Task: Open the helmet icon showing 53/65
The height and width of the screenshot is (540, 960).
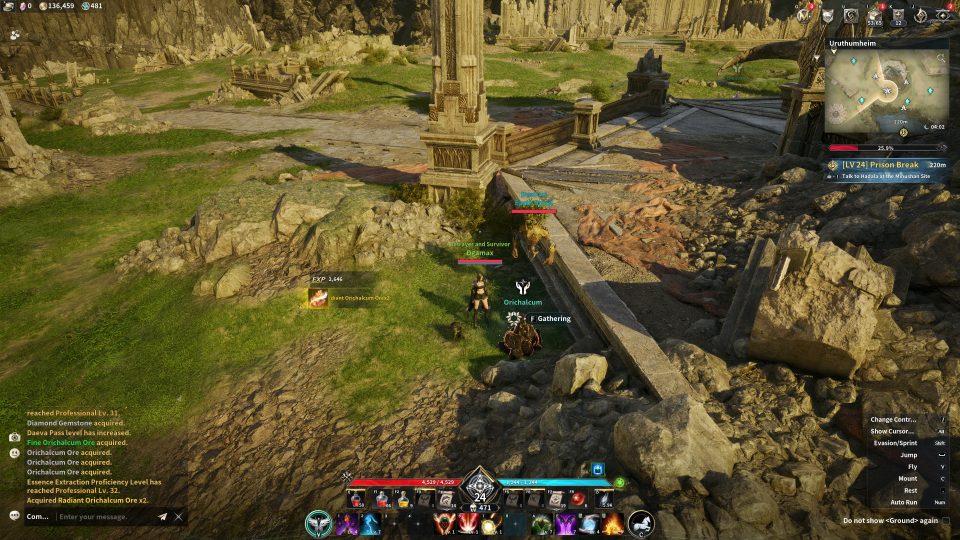Action: click(x=875, y=15)
